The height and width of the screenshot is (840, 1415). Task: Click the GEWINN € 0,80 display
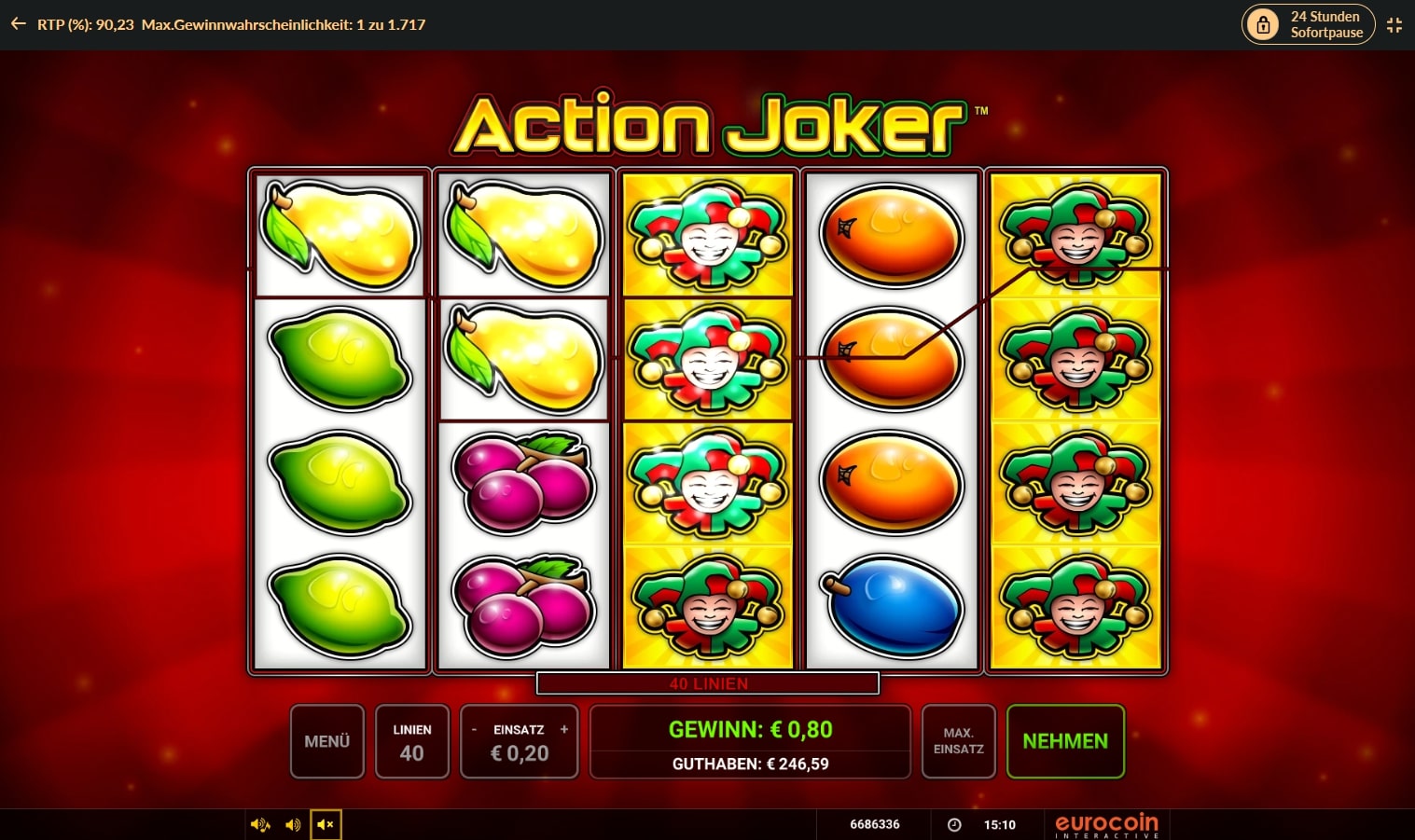(749, 730)
